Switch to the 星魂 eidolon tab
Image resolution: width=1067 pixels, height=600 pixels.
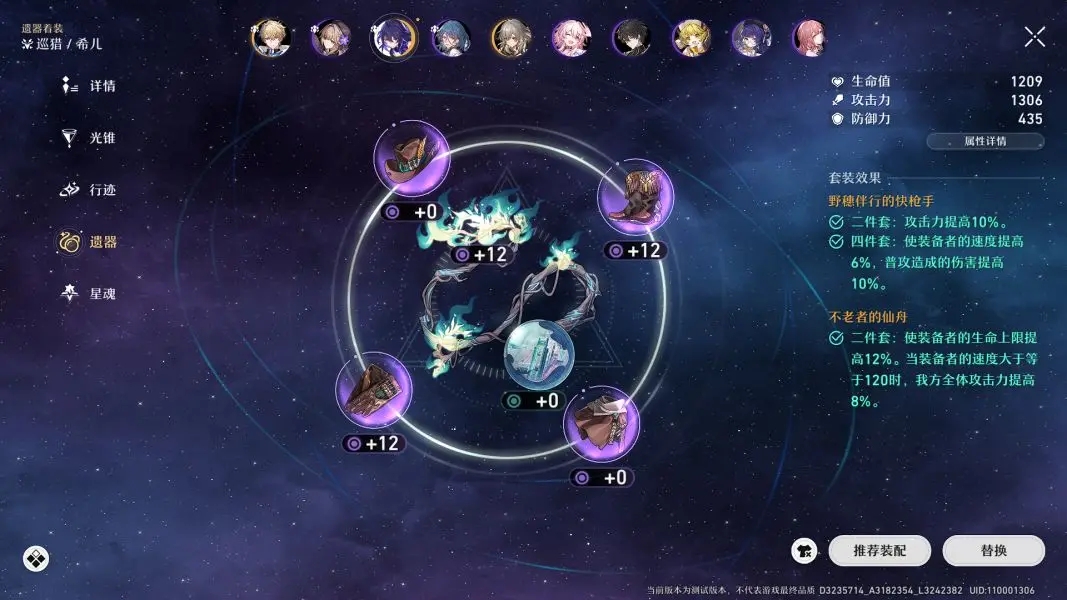(89, 294)
